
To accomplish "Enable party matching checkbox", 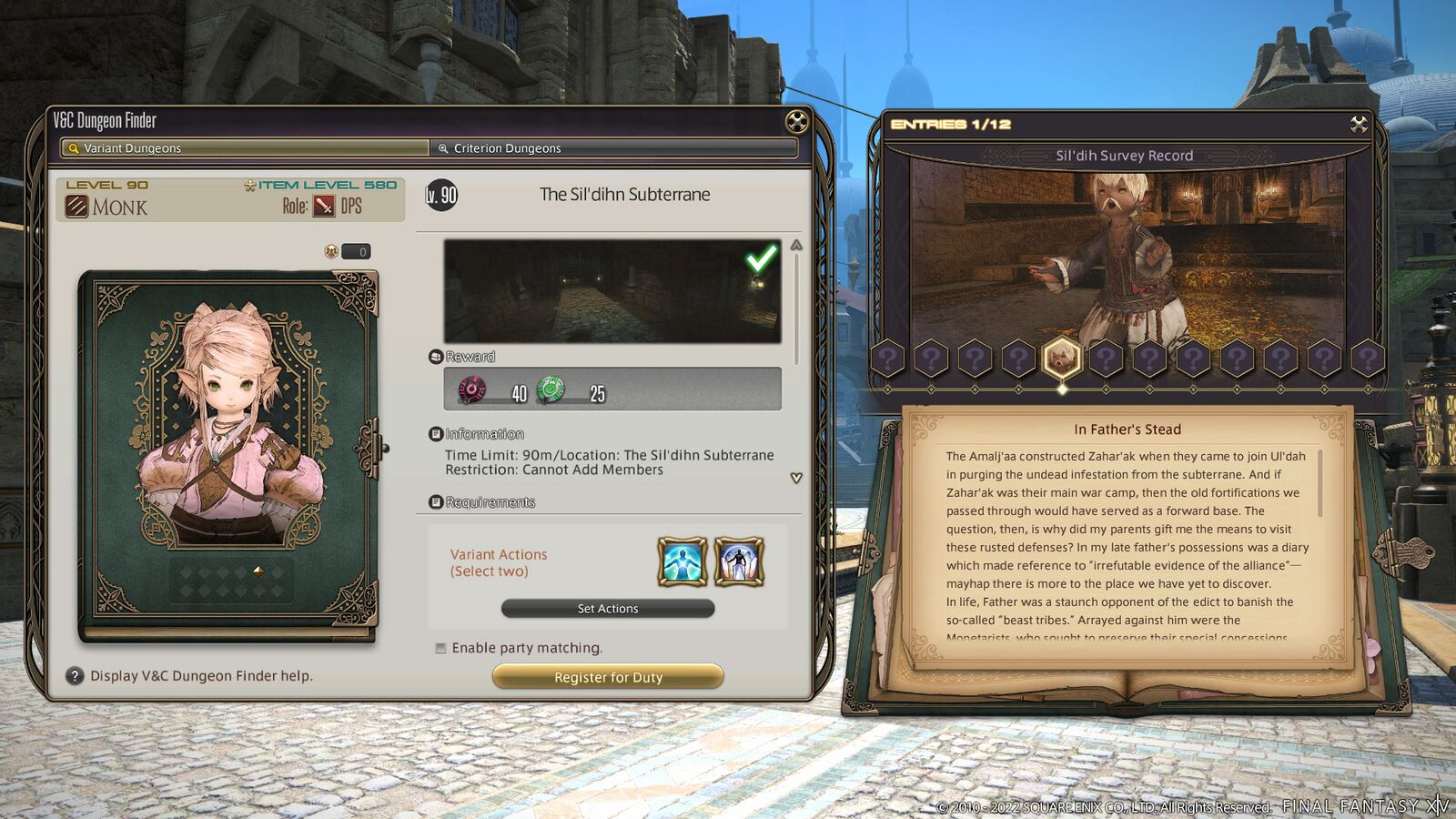I will pos(441,648).
